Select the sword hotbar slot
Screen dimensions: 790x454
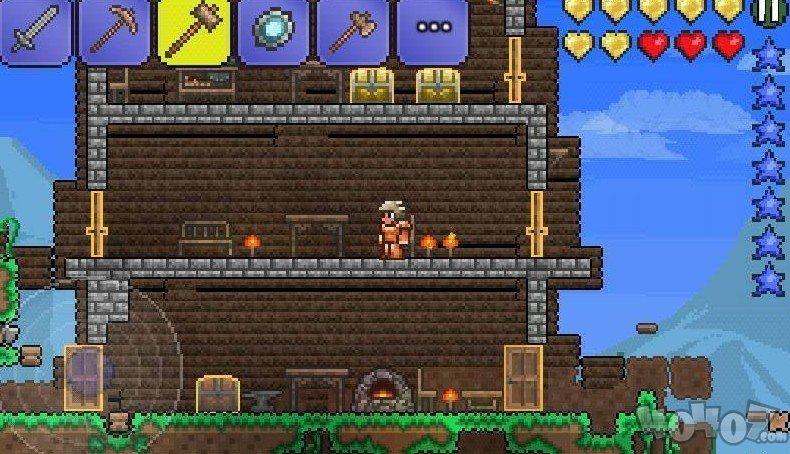[35, 32]
